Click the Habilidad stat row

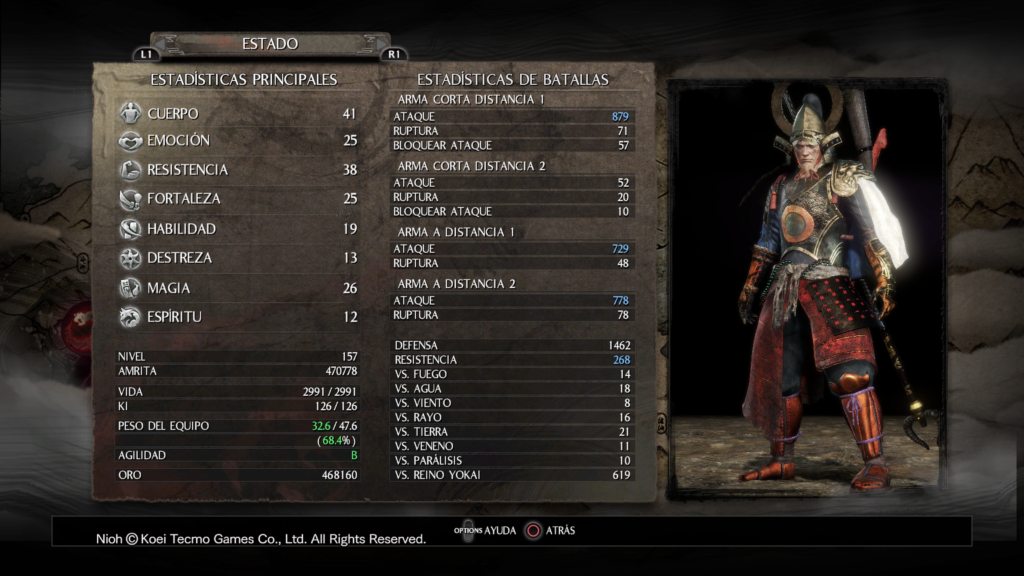[x=238, y=229]
